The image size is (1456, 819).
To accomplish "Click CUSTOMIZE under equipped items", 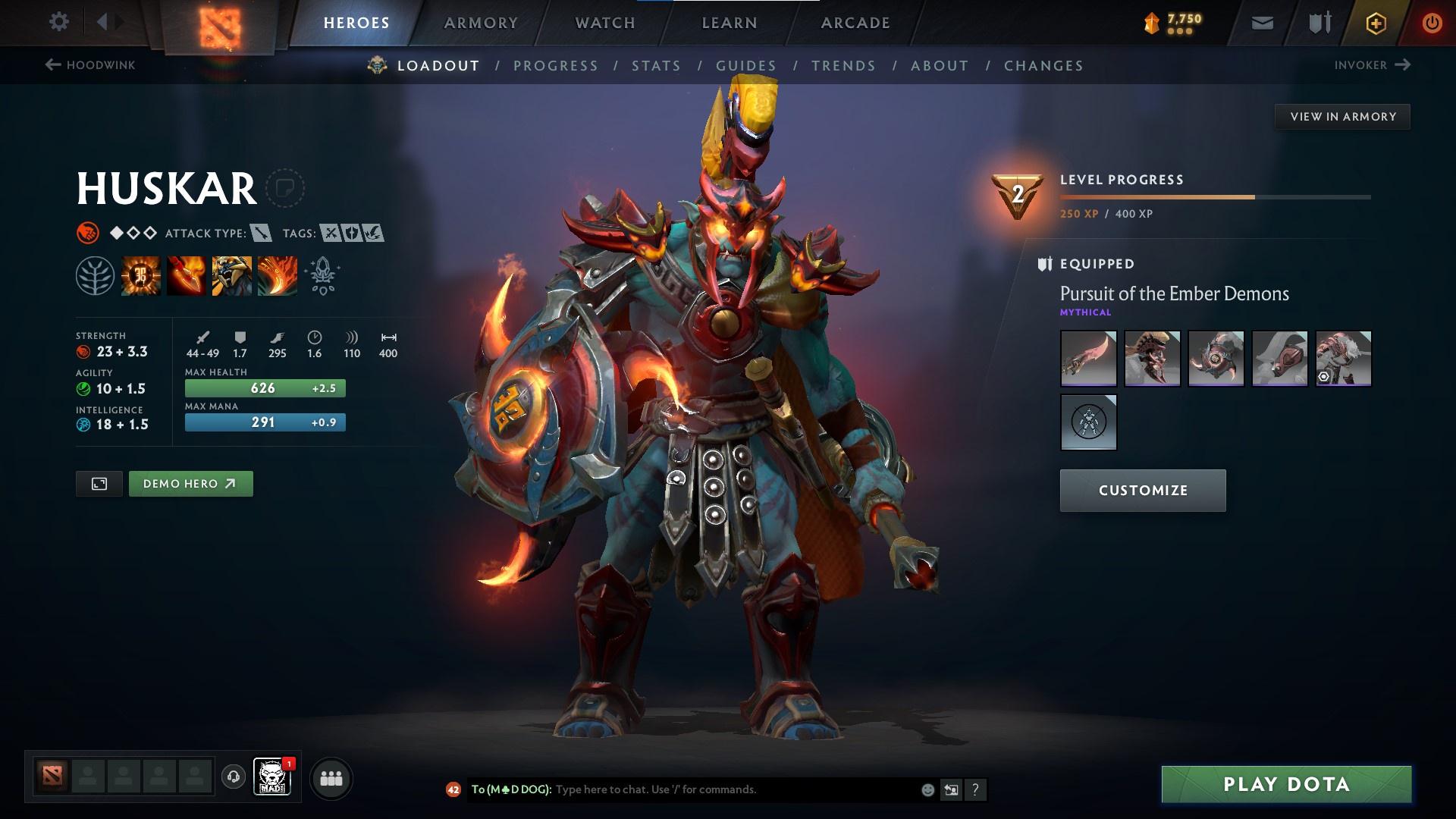I will [x=1142, y=490].
